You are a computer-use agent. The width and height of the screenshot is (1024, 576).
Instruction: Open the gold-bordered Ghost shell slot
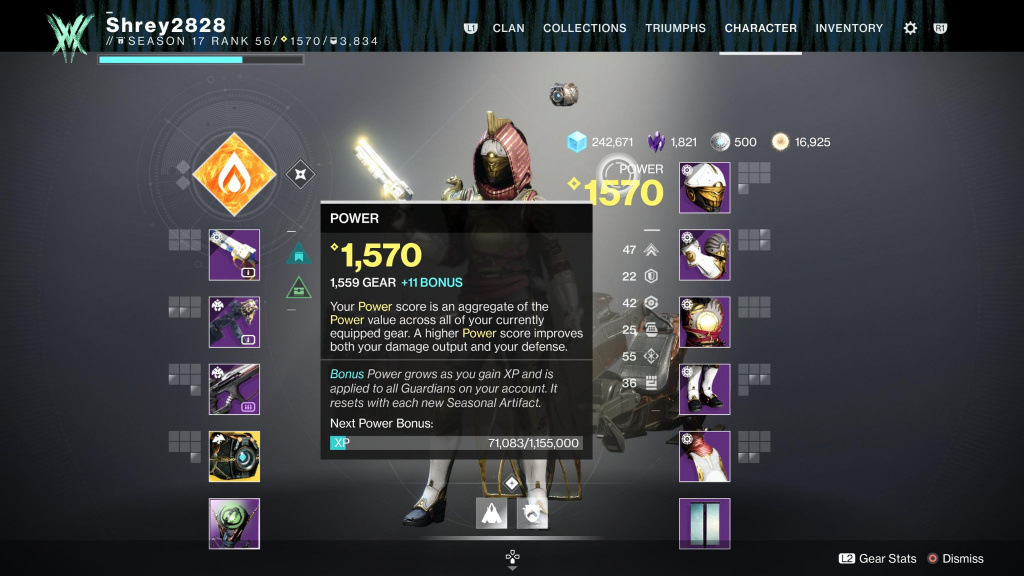tap(234, 457)
